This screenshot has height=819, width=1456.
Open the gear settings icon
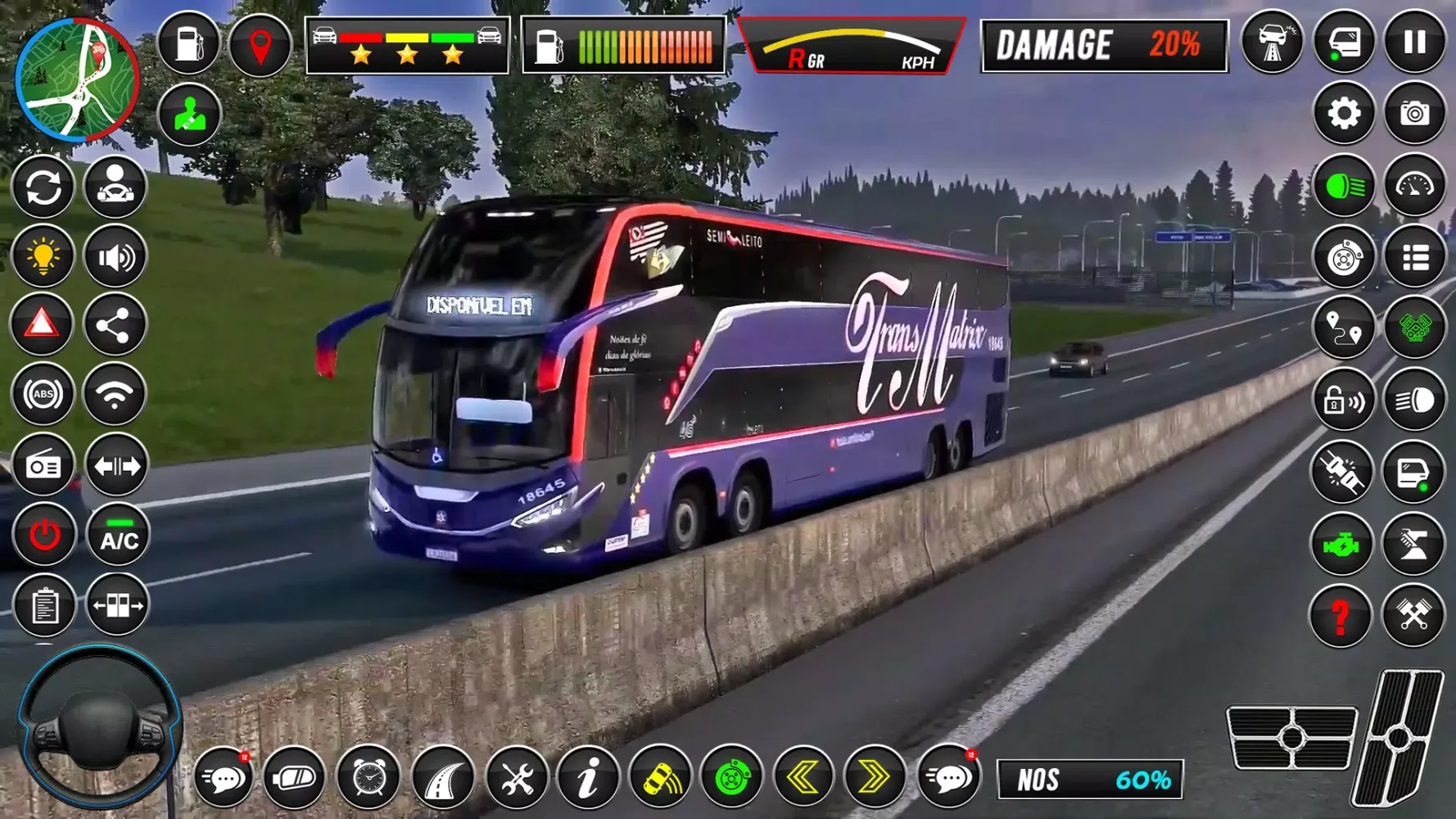pyautogui.click(x=1343, y=114)
